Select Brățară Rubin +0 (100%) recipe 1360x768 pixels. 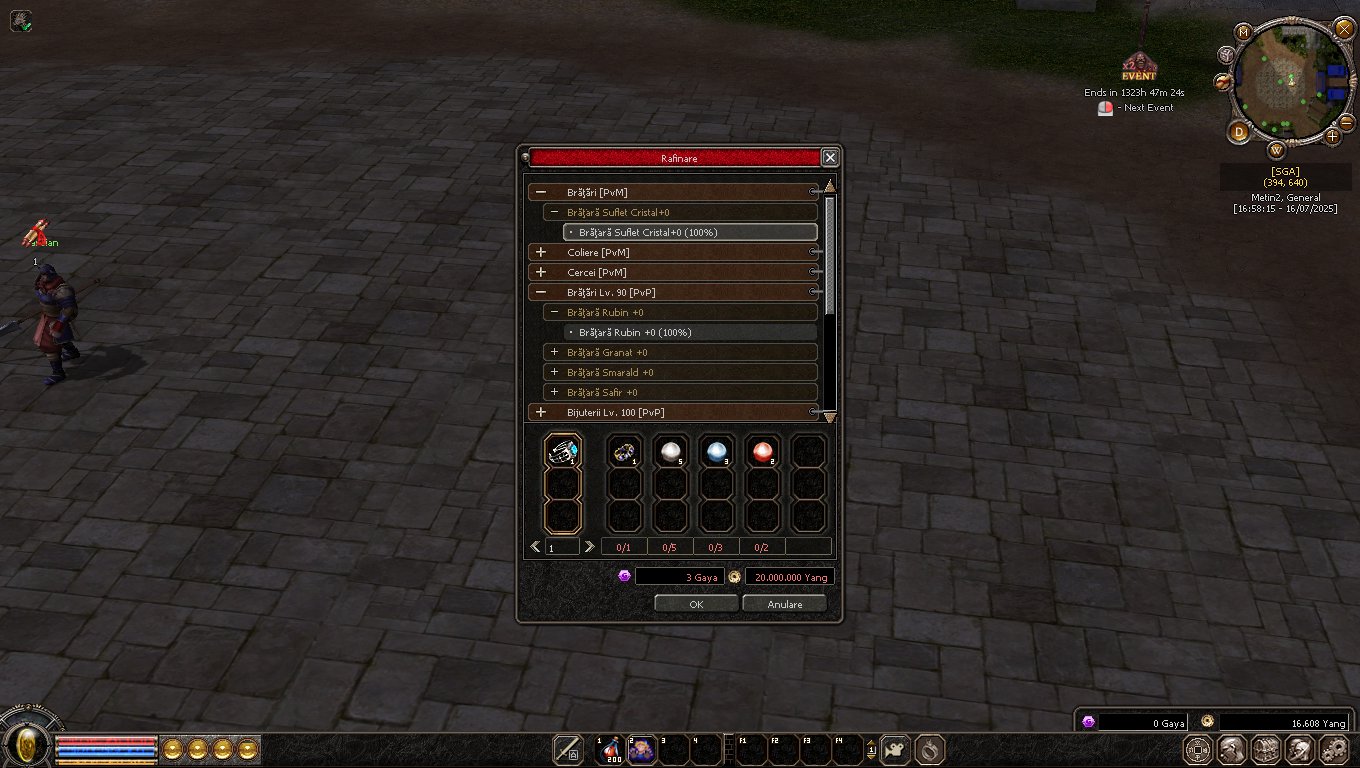(x=640, y=332)
